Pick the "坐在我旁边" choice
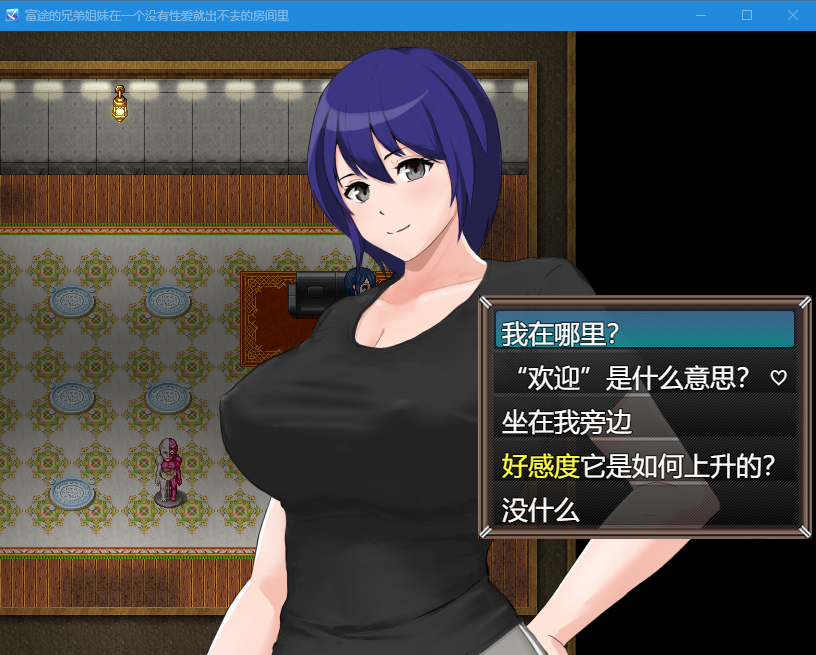Screen dimensions: 816x655 (x=644, y=421)
